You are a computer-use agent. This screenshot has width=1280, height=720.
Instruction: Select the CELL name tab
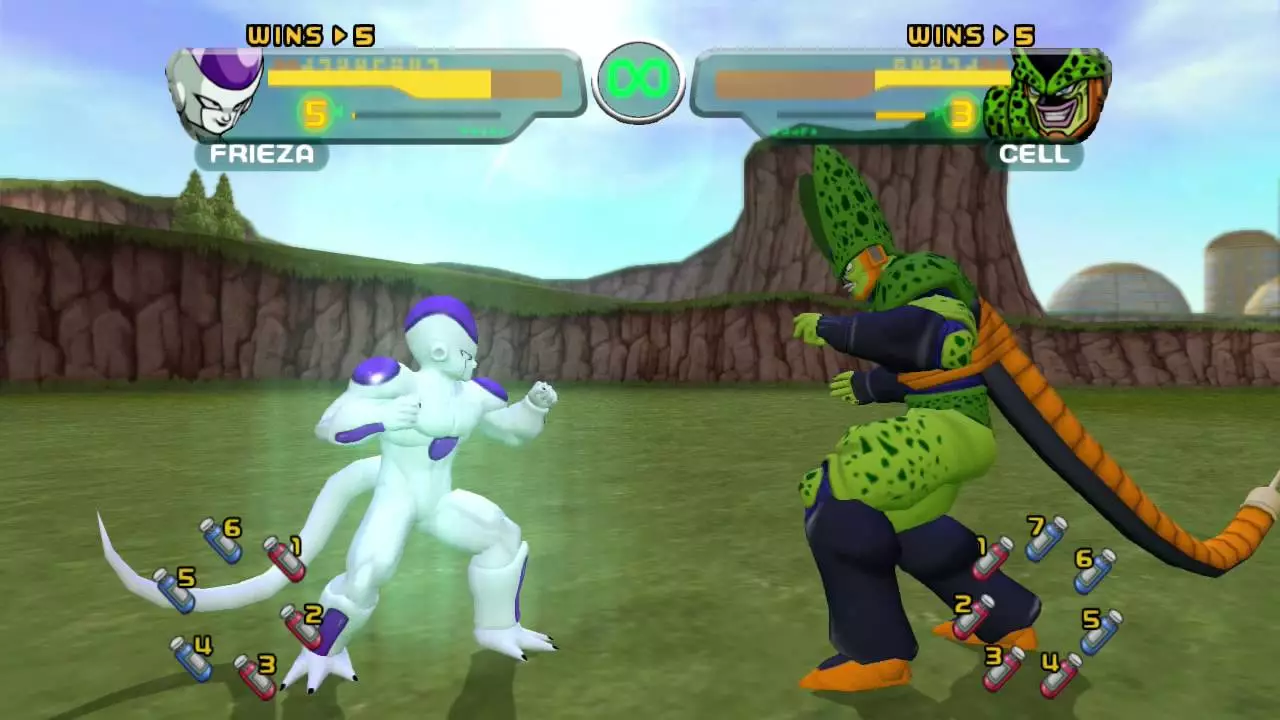(x=1035, y=154)
